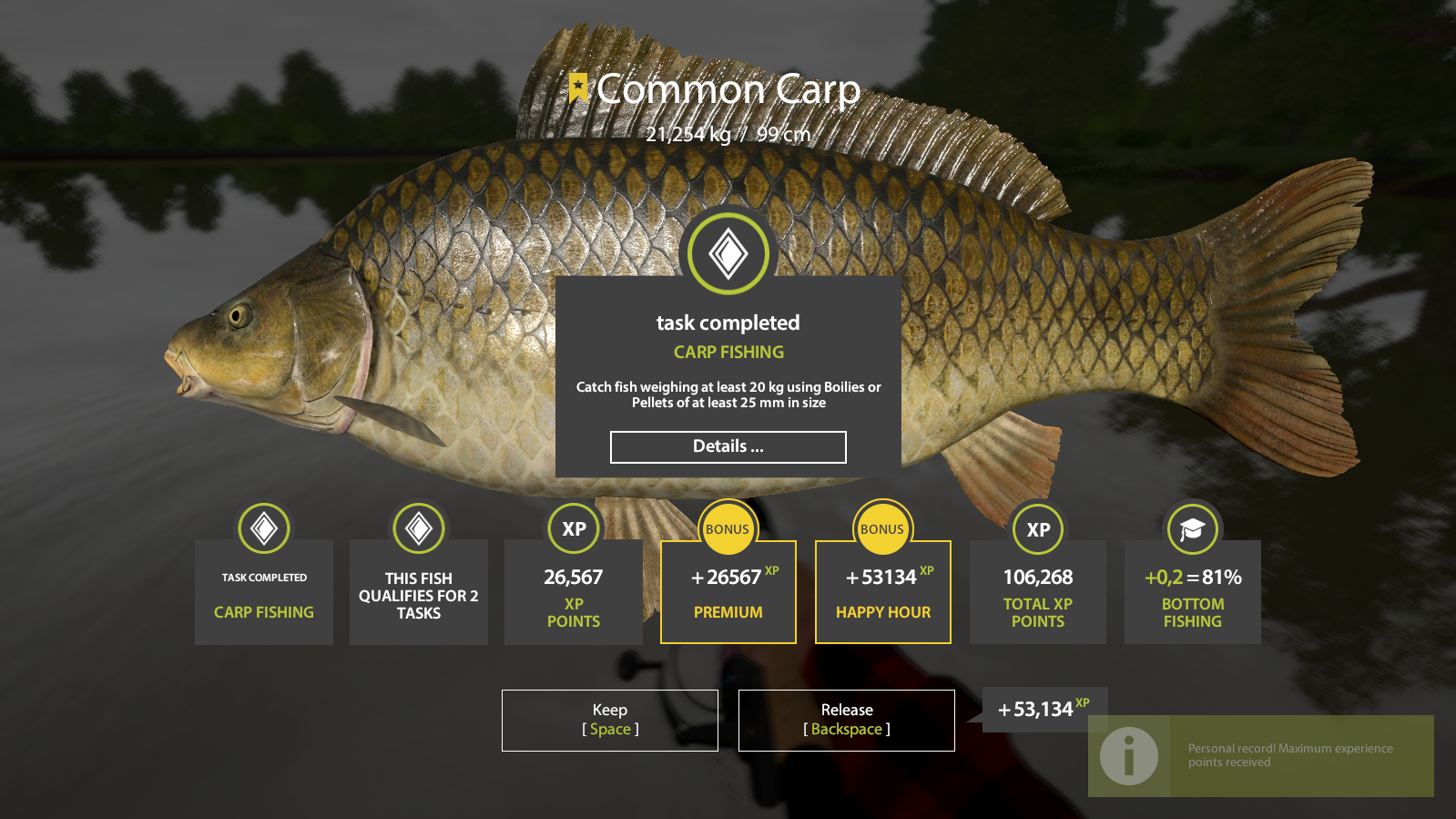Viewport: 1456px width, 819px height.
Task: Click the Bottom Fishing skill tile
Action: click(x=1192, y=591)
